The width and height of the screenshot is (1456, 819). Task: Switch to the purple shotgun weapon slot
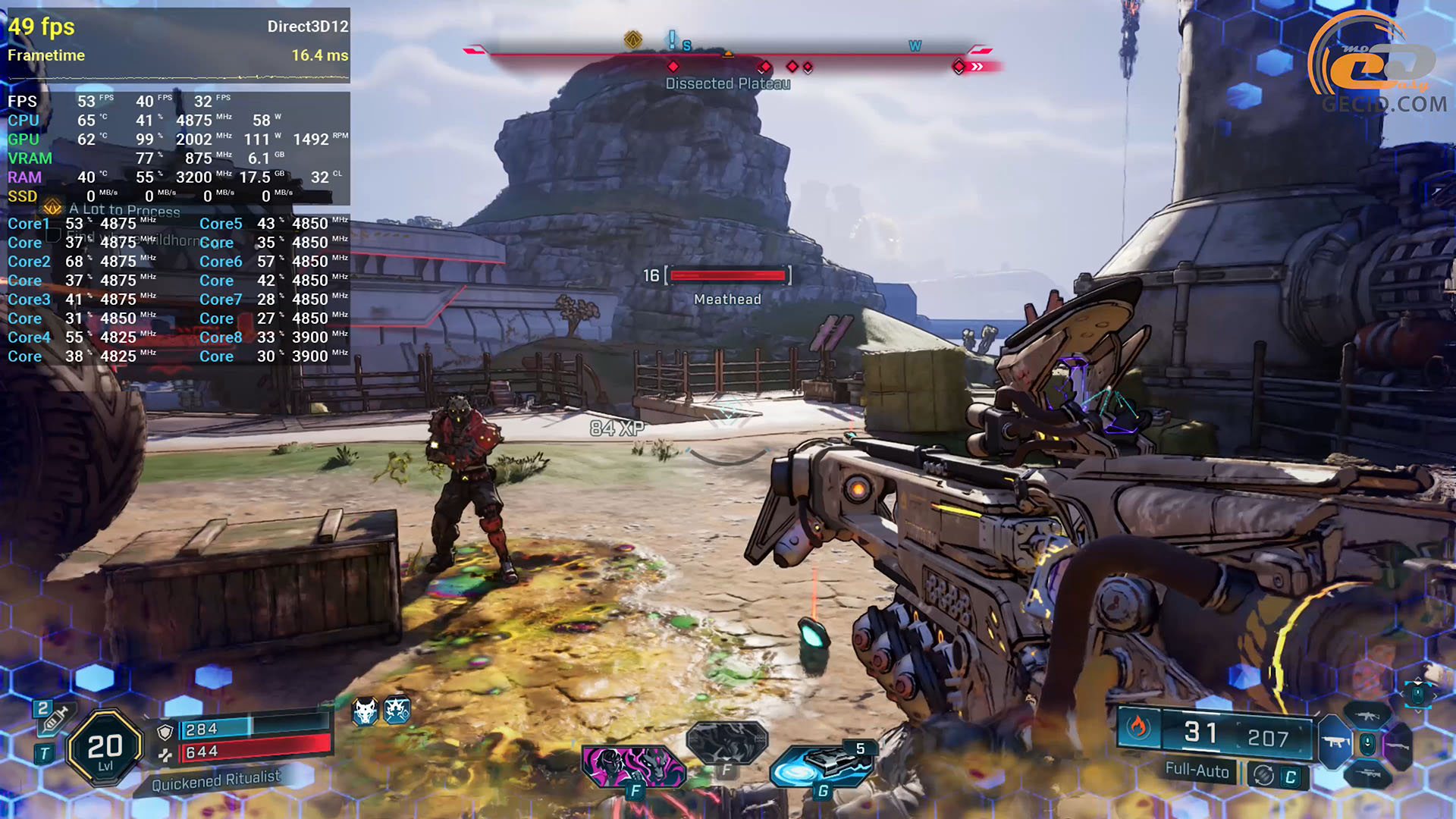tap(1398, 746)
